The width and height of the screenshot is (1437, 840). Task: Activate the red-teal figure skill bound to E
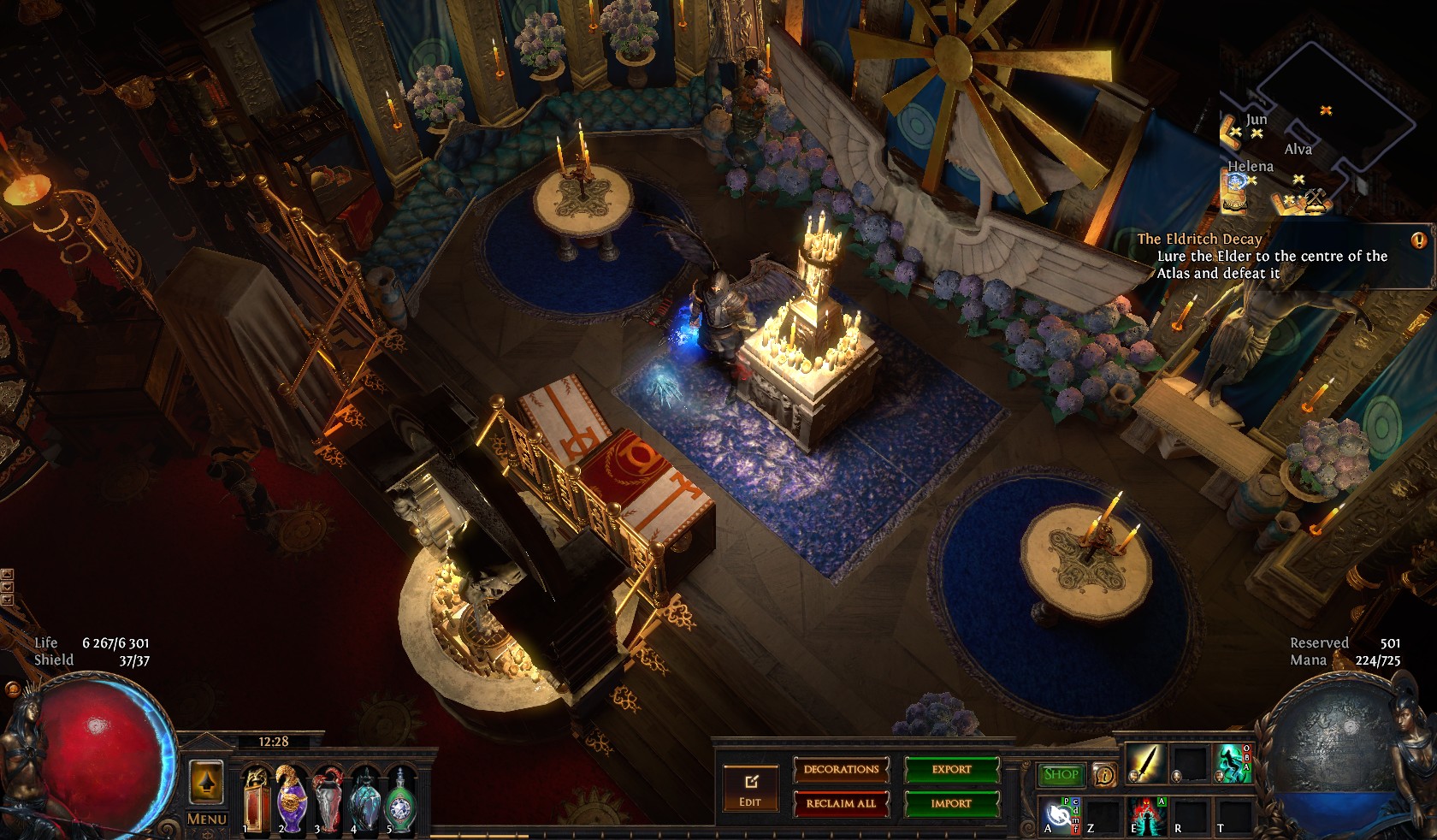tap(1144, 815)
